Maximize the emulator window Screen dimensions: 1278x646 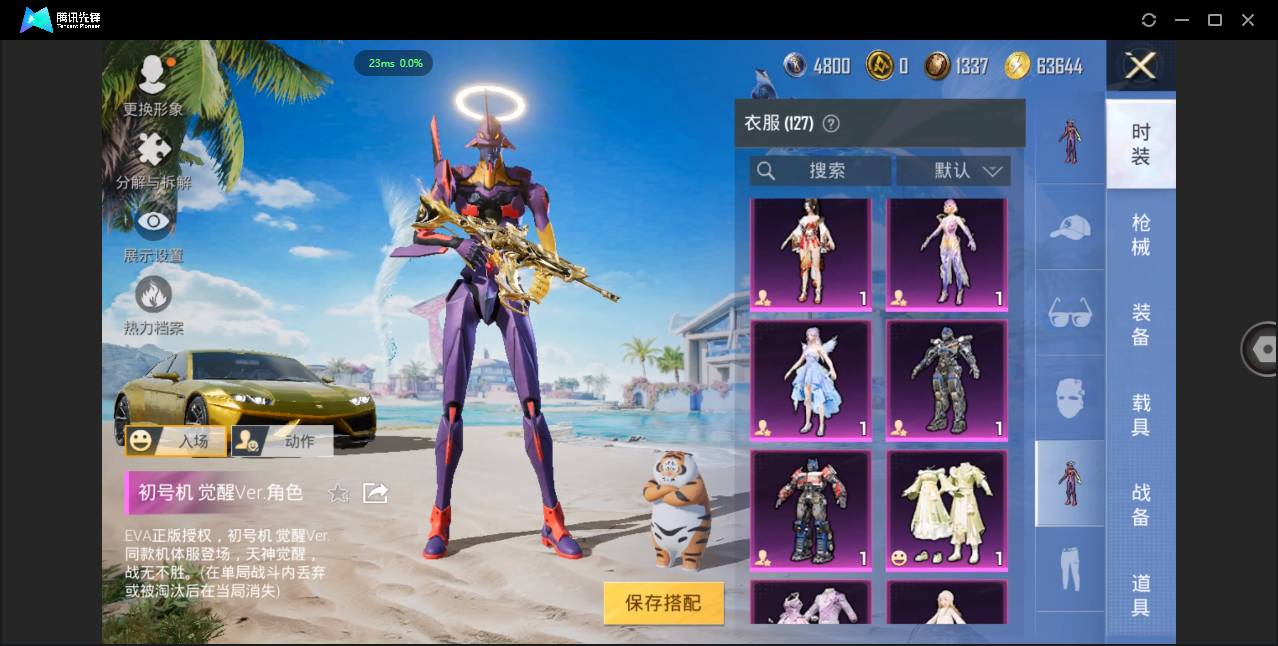click(1215, 20)
